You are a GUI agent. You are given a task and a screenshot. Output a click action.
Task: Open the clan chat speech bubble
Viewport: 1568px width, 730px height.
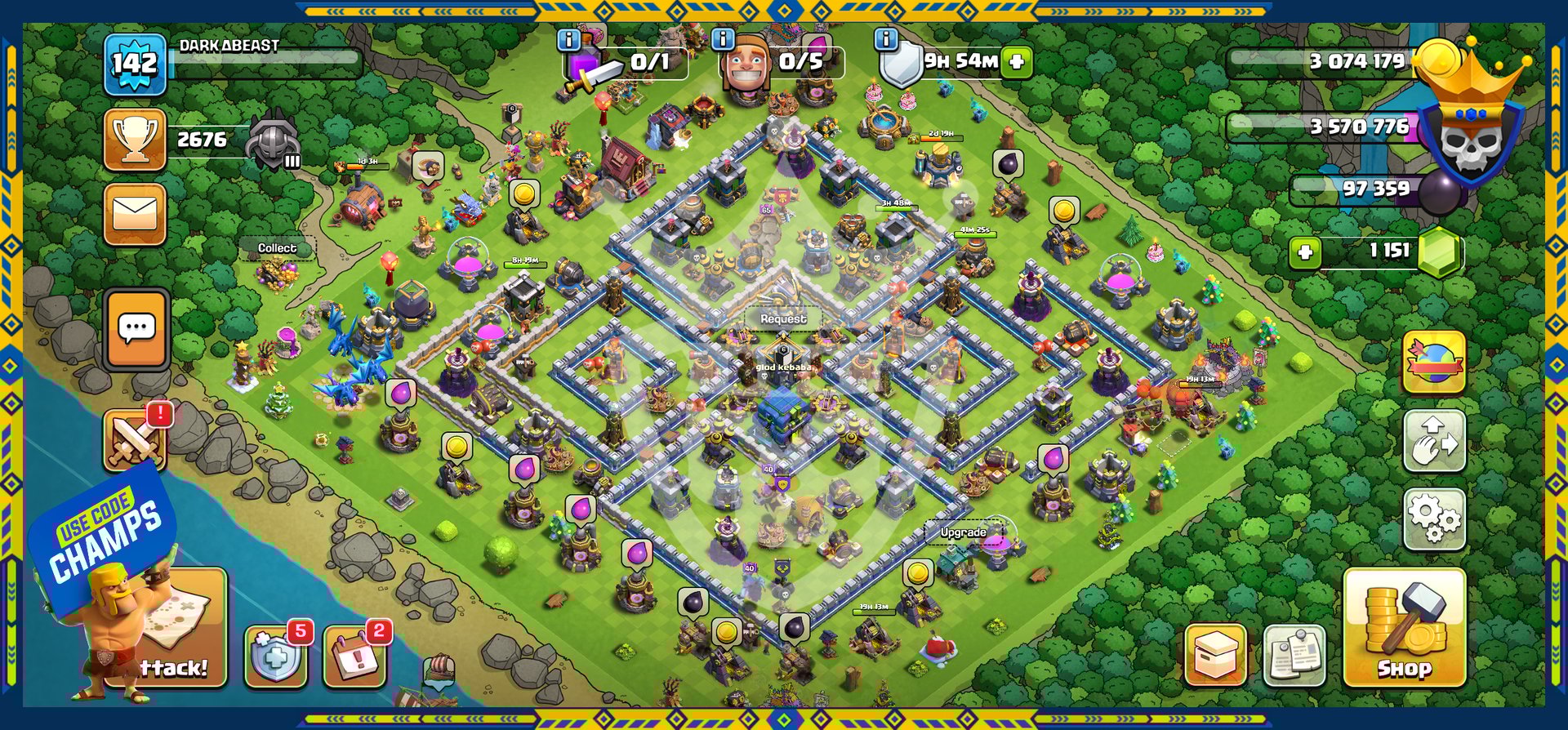136,328
